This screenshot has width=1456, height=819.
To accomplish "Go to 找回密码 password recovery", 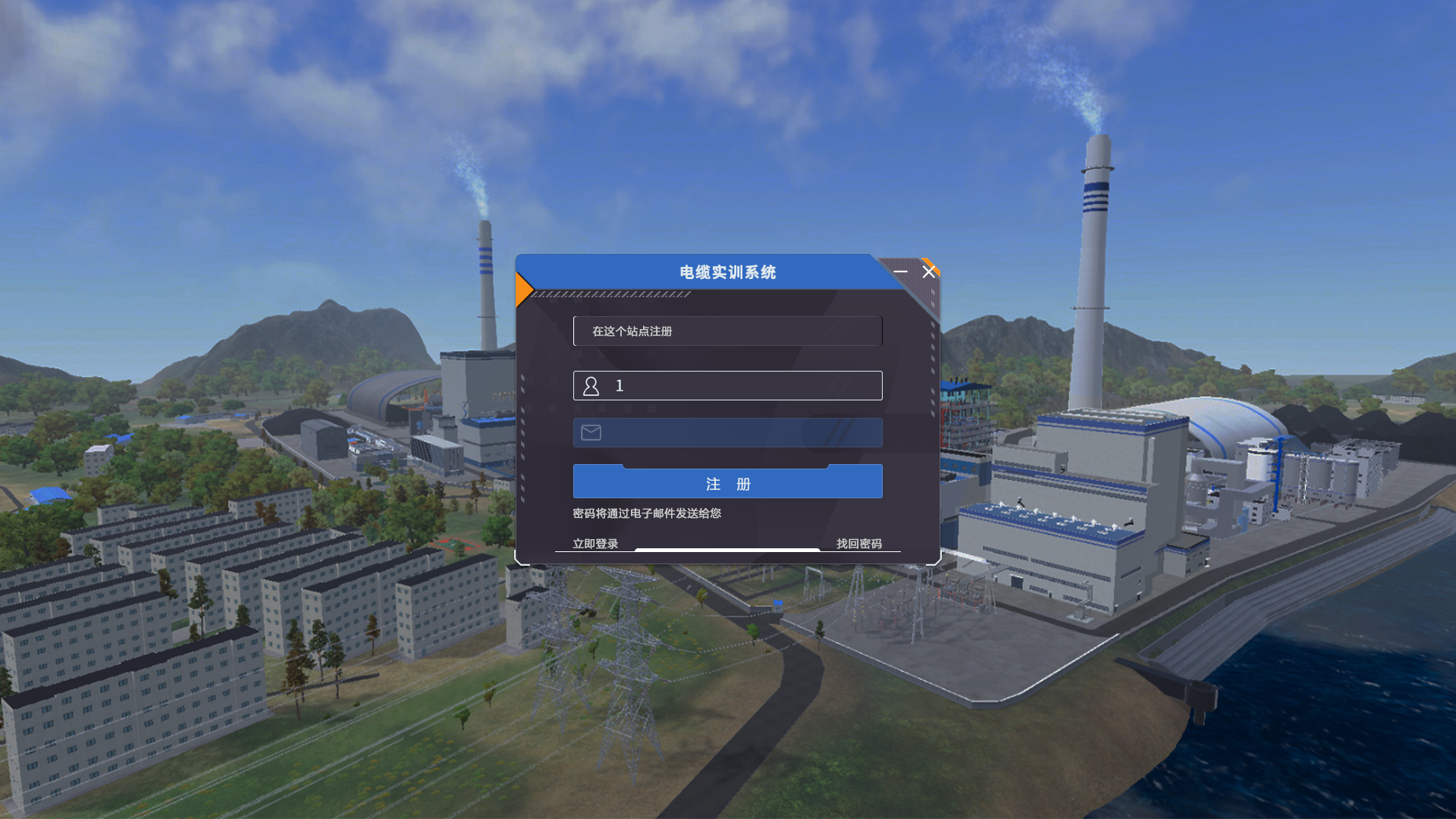I will pos(858,544).
